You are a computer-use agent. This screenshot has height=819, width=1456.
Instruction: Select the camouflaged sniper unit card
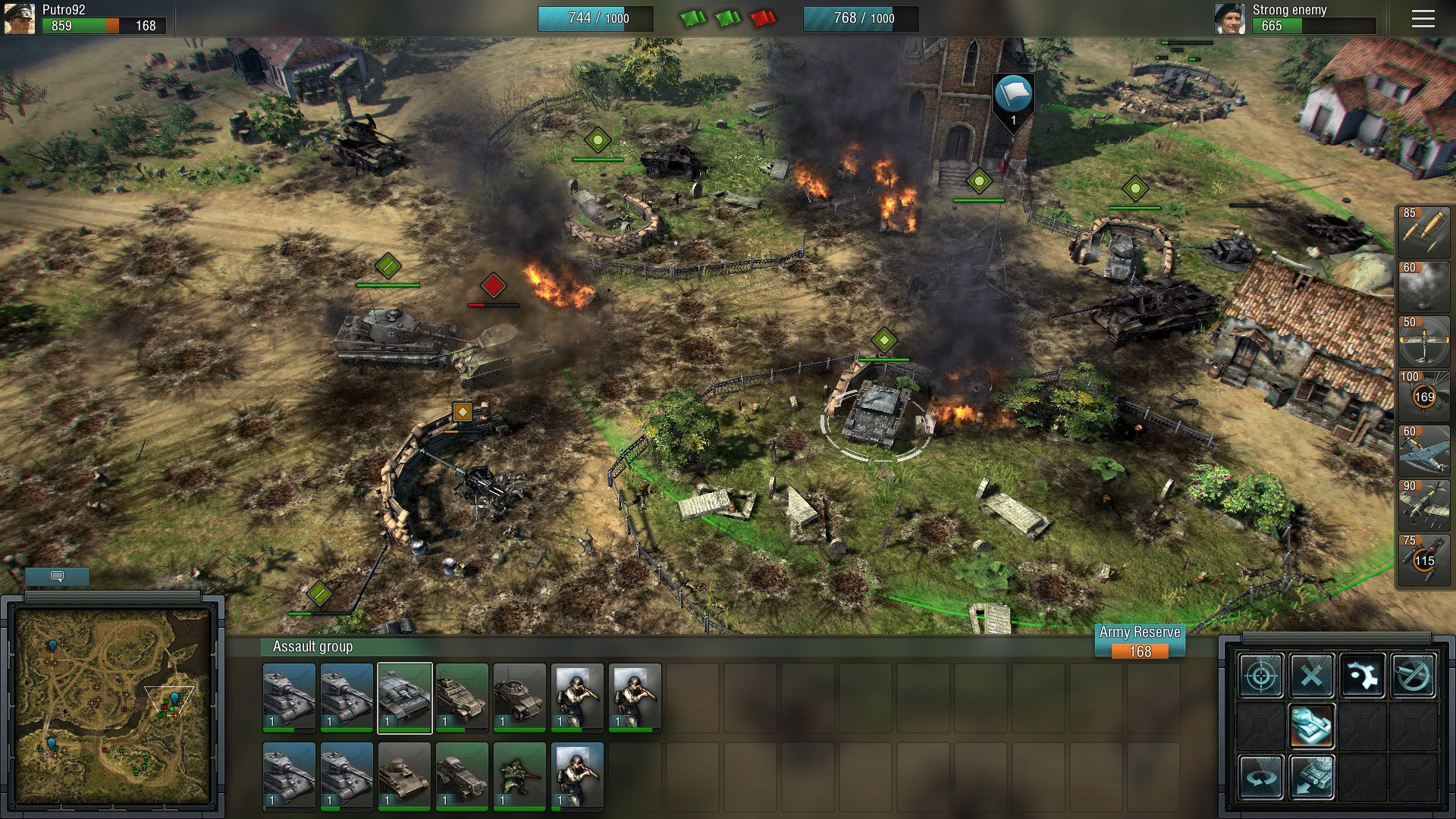pos(519,776)
